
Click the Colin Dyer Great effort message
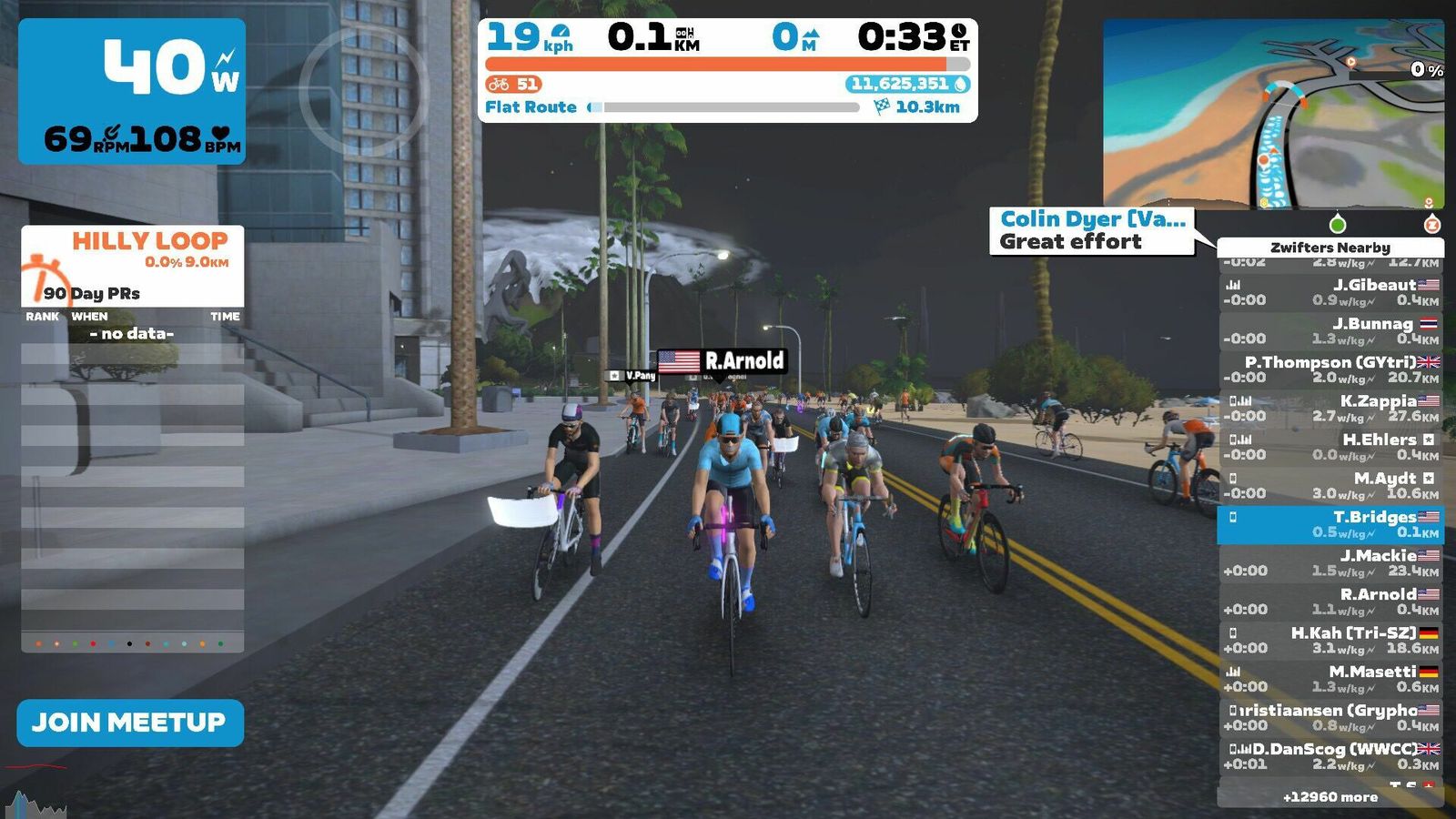1092,231
